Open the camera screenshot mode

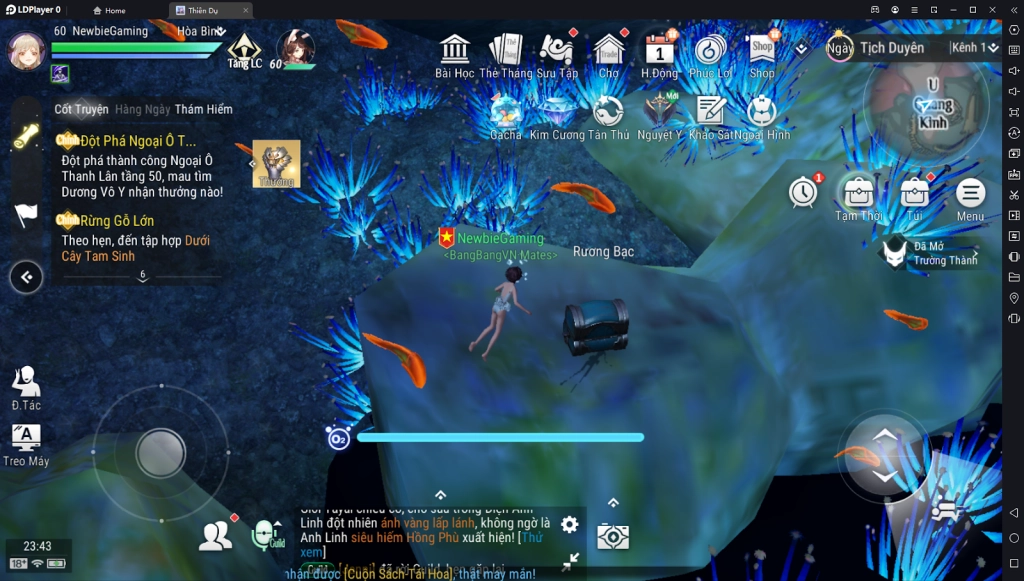coord(612,536)
